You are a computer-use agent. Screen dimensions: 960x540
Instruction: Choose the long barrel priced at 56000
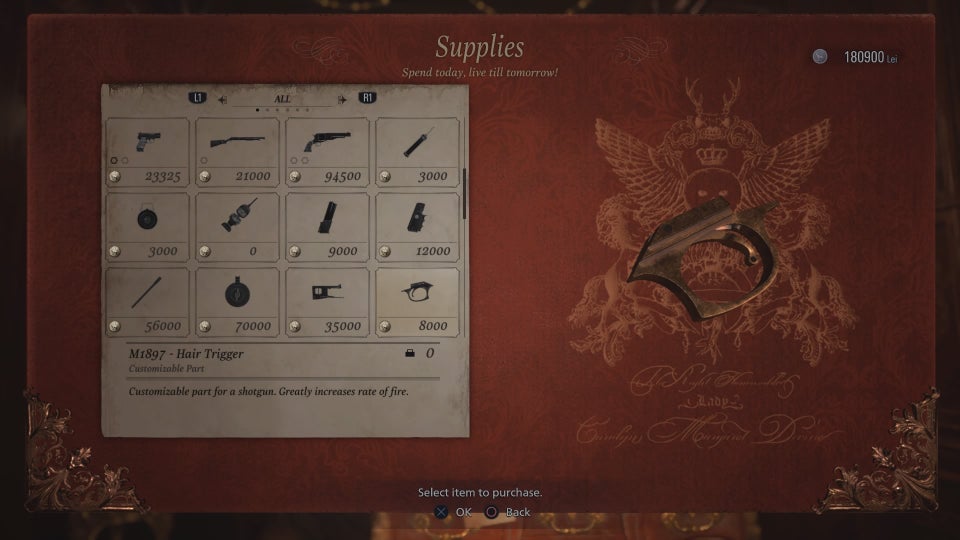(146, 301)
